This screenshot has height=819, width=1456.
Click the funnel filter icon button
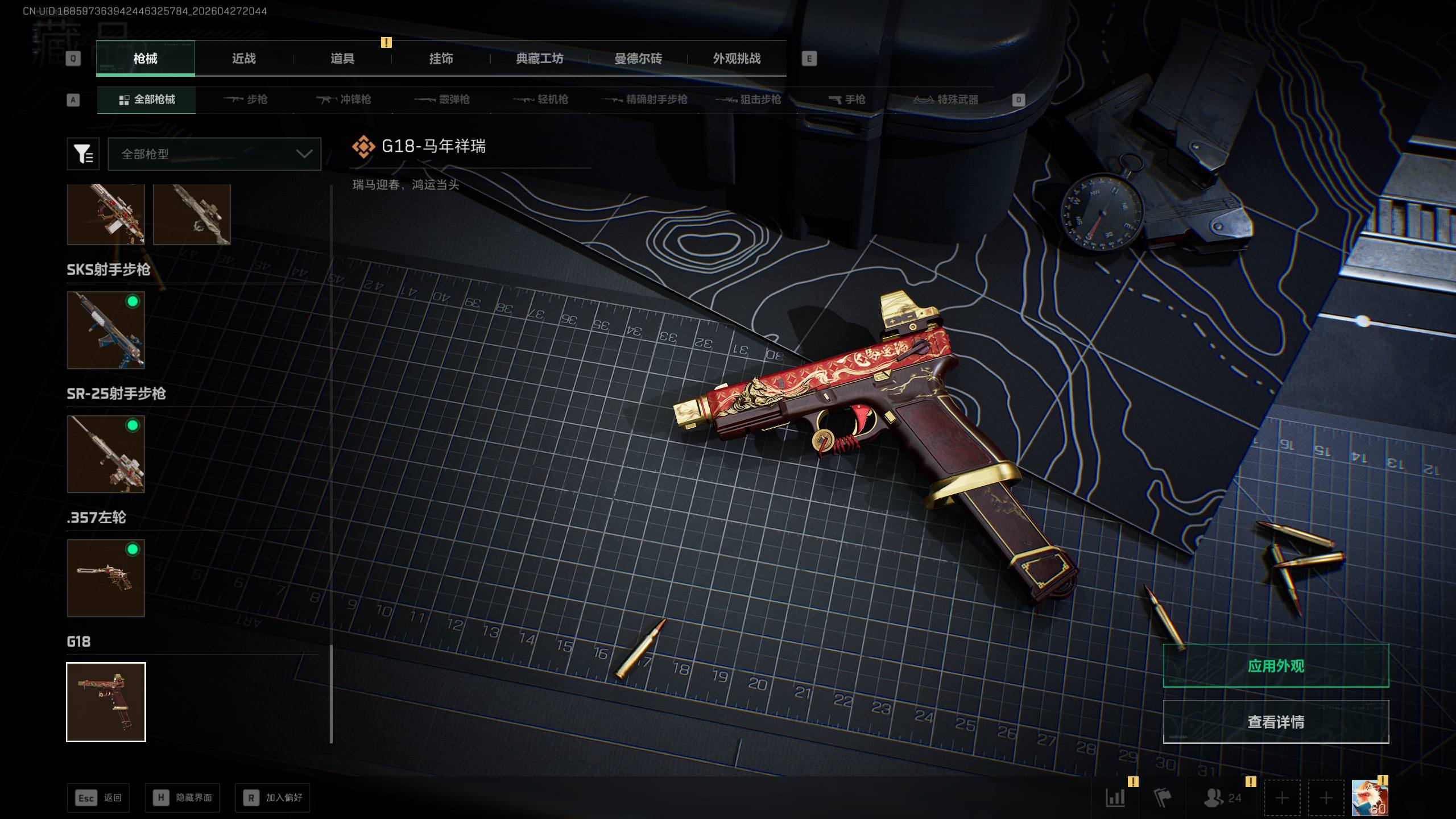coord(83,154)
